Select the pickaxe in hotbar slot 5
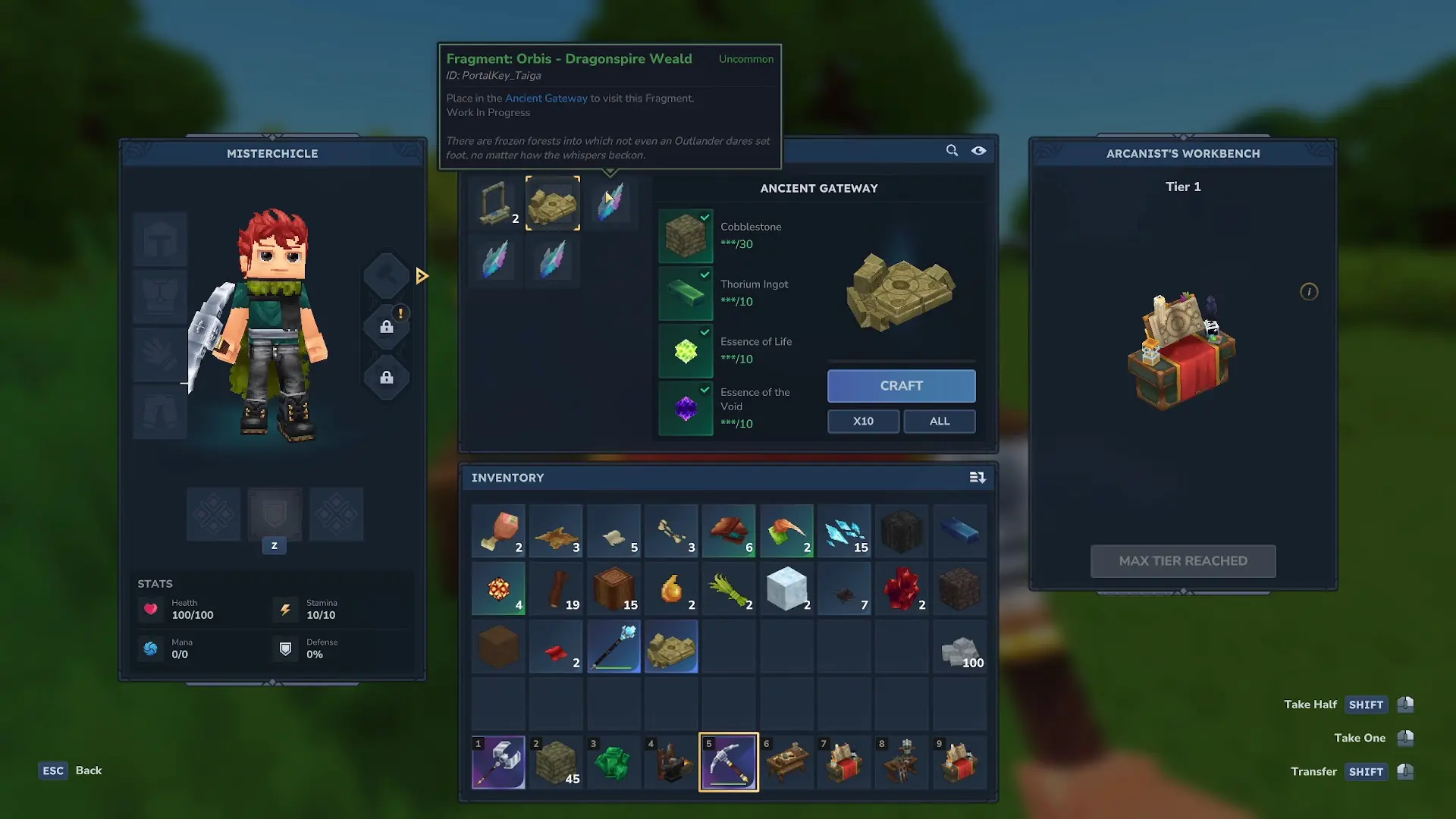Viewport: 1456px width, 819px height. 728,761
